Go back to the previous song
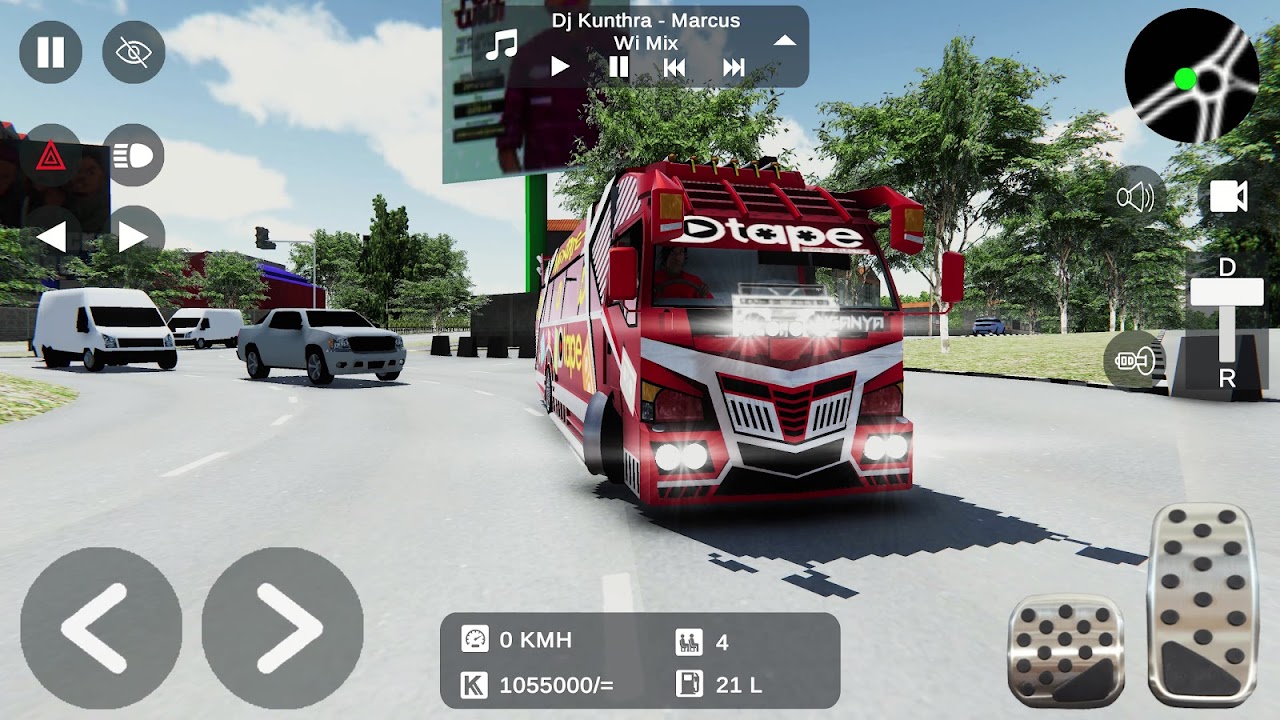 point(675,66)
